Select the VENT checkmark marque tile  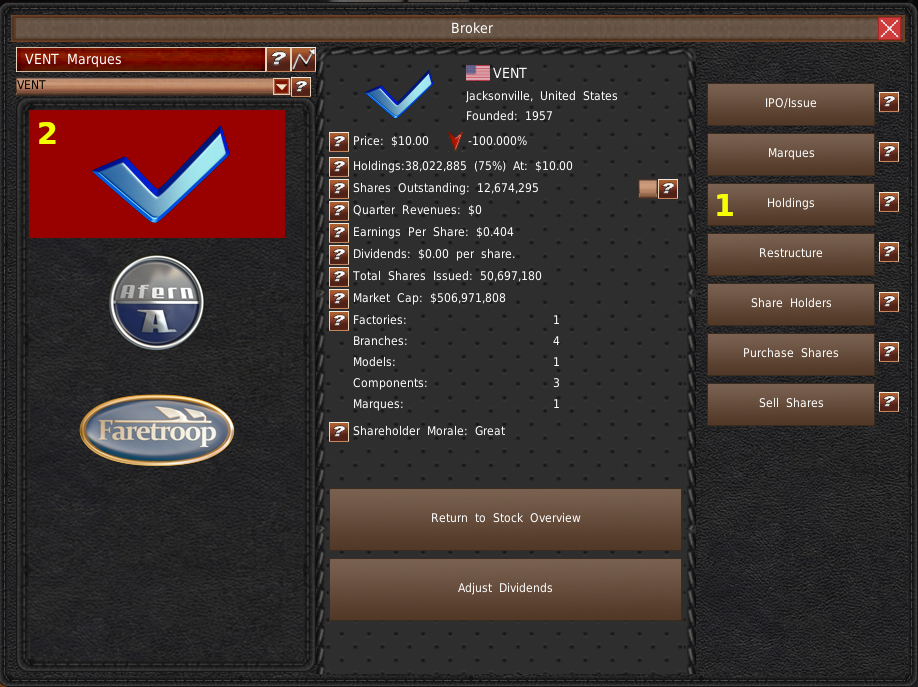[157, 174]
